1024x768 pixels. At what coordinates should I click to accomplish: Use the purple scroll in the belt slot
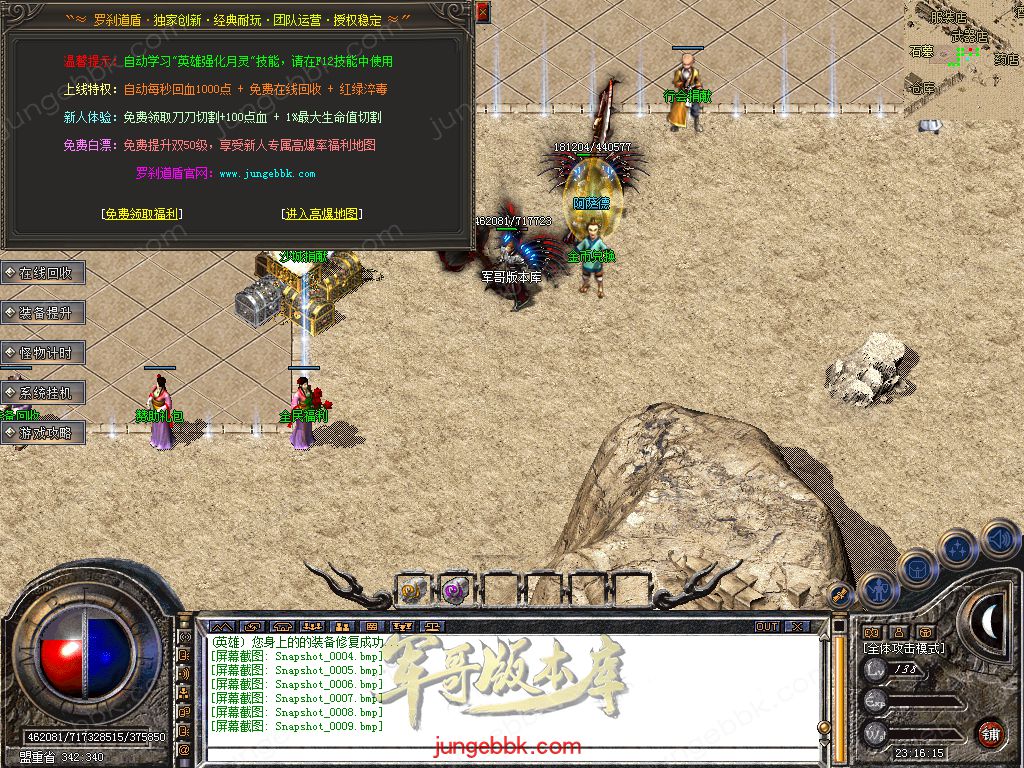[x=456, y=591]
